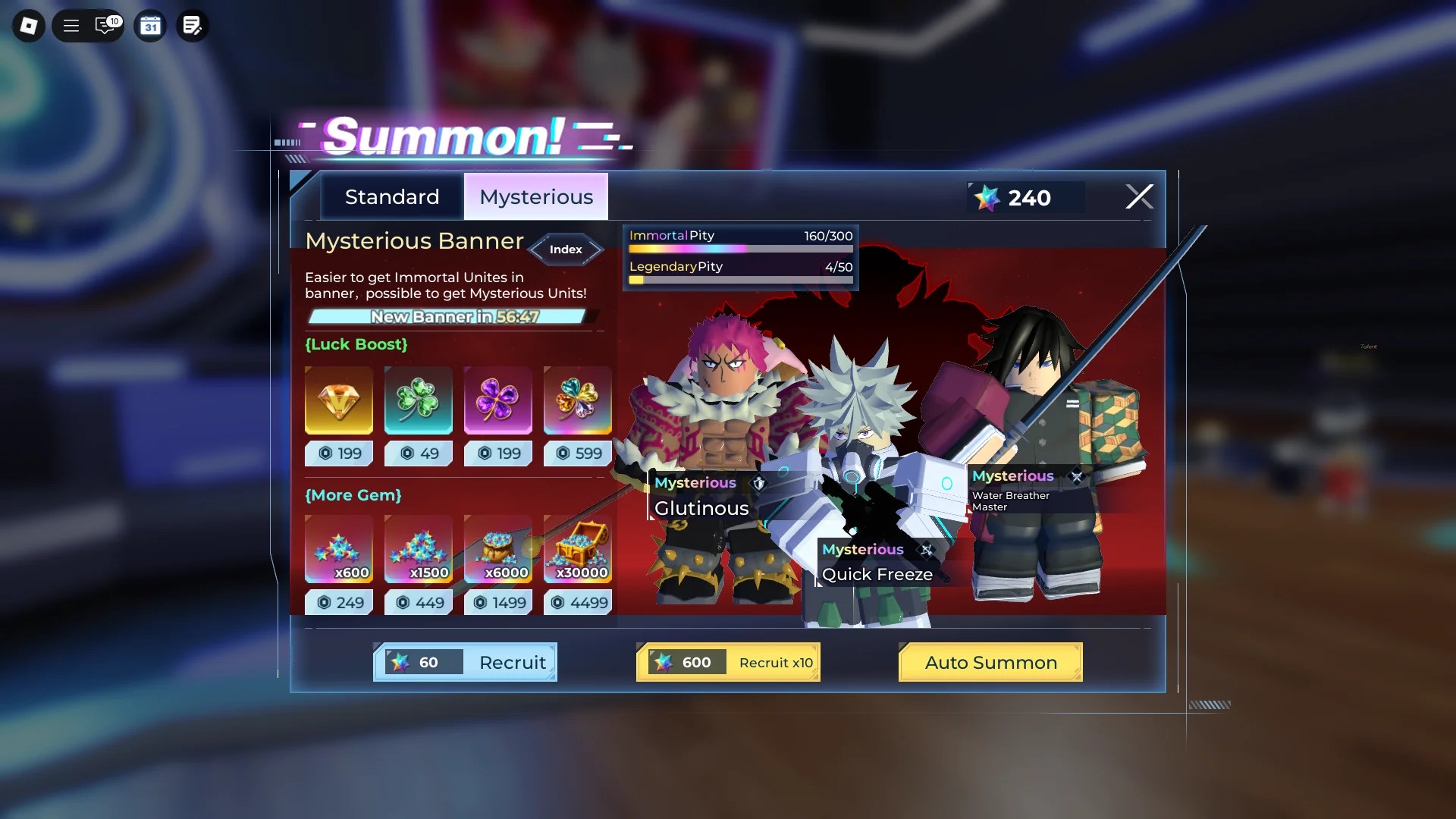Image resolution: width=1456 pixels, height=819 pixels.
Task: Expand Water Breather Master unit info
Action: [1077, 476]
